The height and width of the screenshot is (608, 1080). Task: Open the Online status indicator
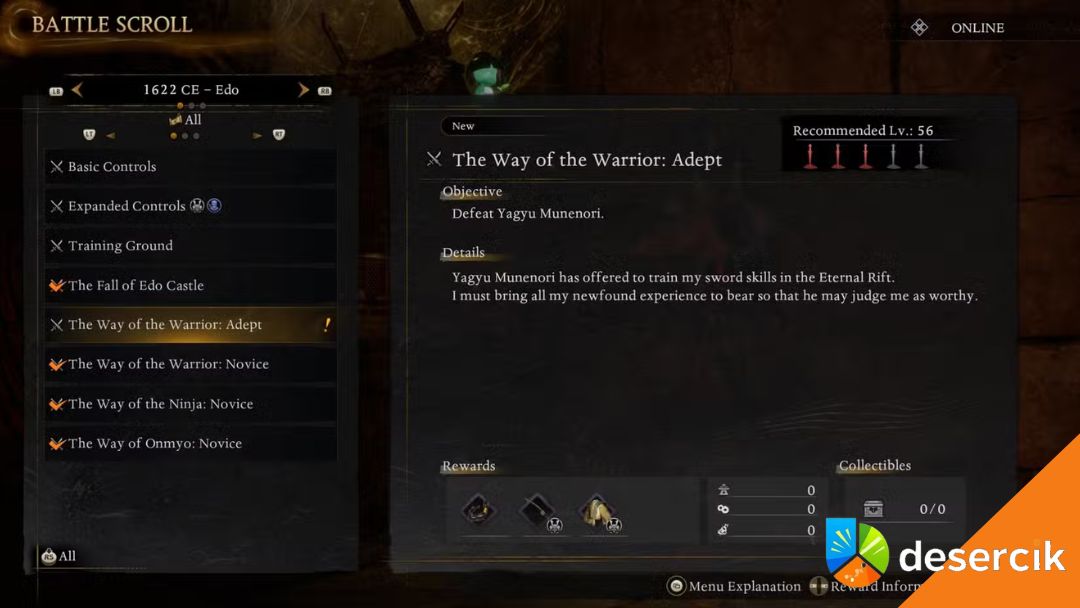click(960, 28)
